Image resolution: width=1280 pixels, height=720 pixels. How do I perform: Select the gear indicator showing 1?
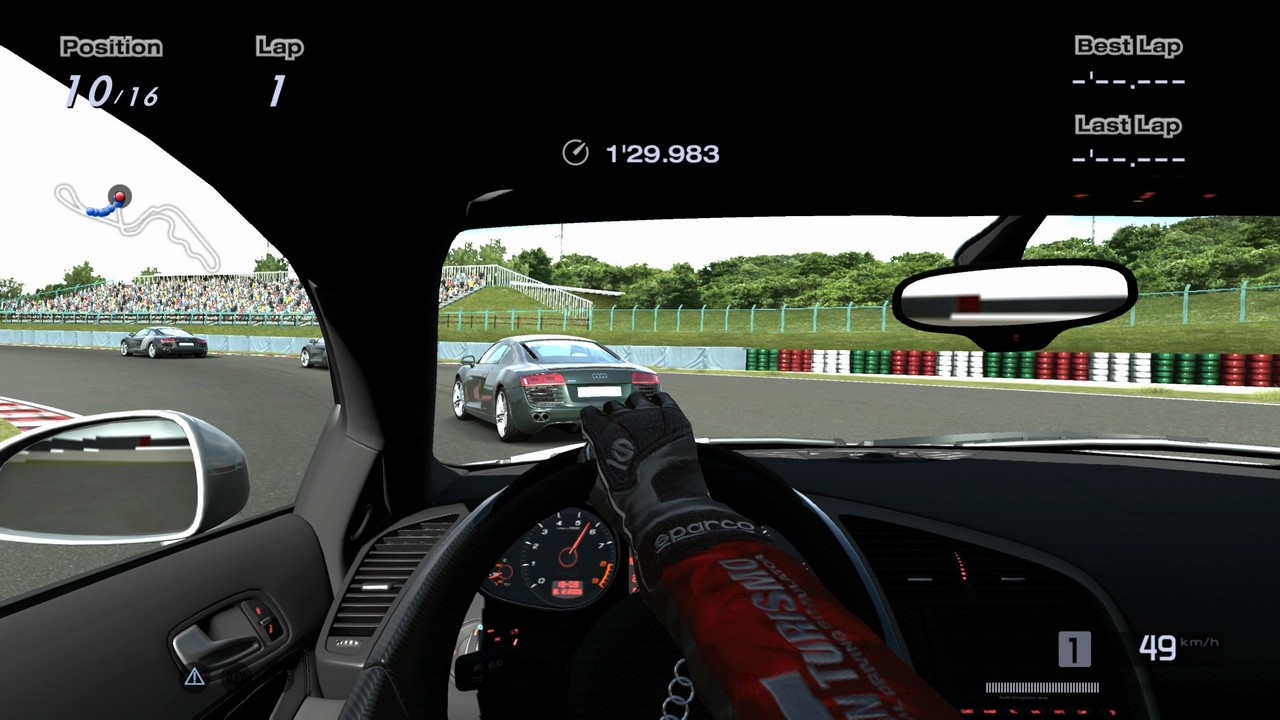tap(1072, 650)
